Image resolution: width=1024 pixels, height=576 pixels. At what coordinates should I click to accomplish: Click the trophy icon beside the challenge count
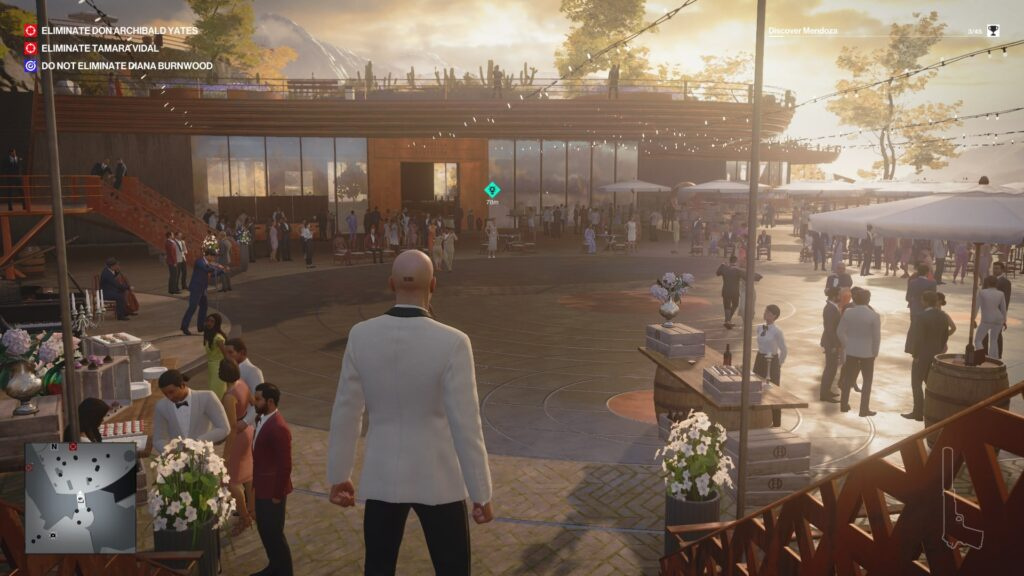(x=993, y=31)
